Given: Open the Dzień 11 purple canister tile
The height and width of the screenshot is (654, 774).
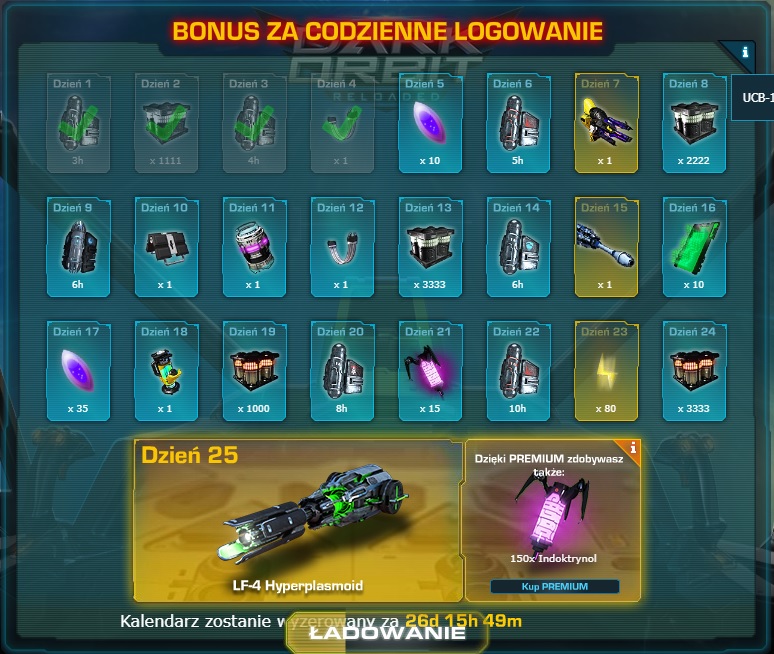Looking at the screenshot, I should pos(254,245).
